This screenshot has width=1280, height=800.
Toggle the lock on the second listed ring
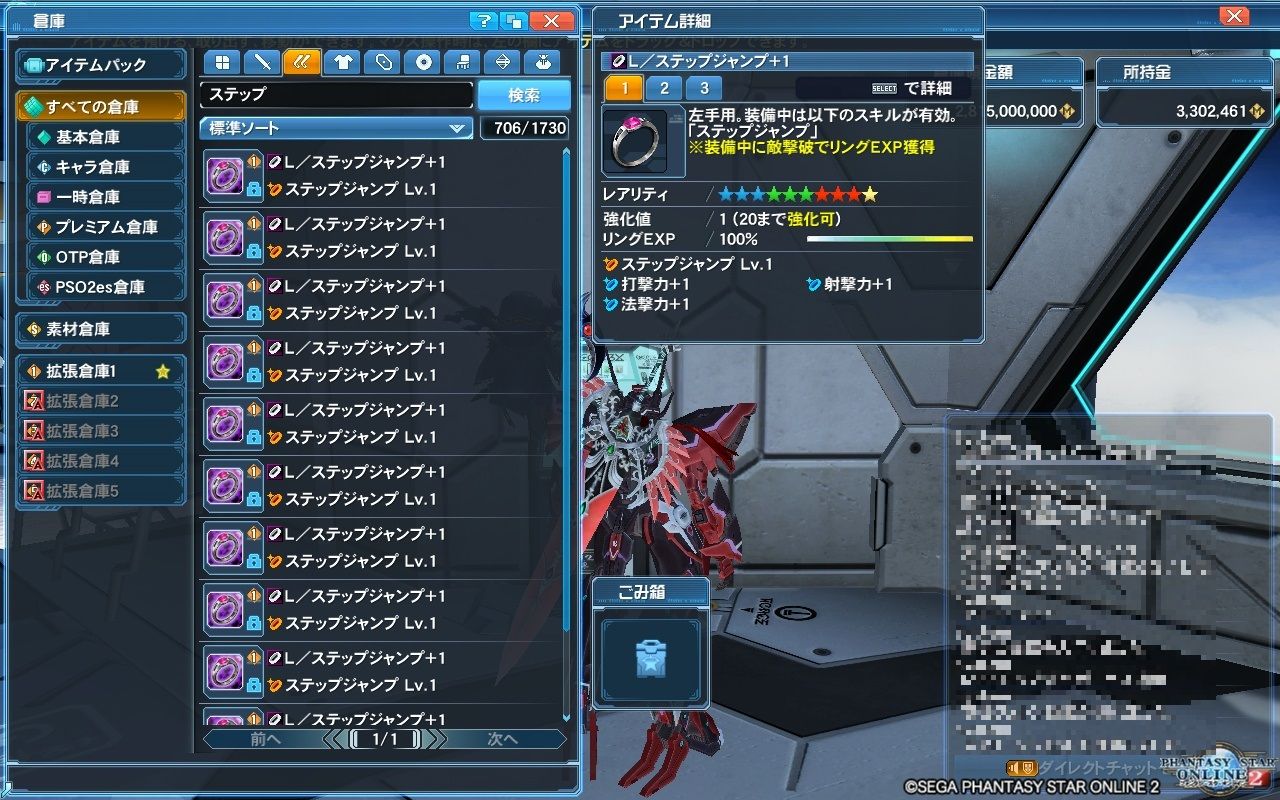(x=254, y=250)
